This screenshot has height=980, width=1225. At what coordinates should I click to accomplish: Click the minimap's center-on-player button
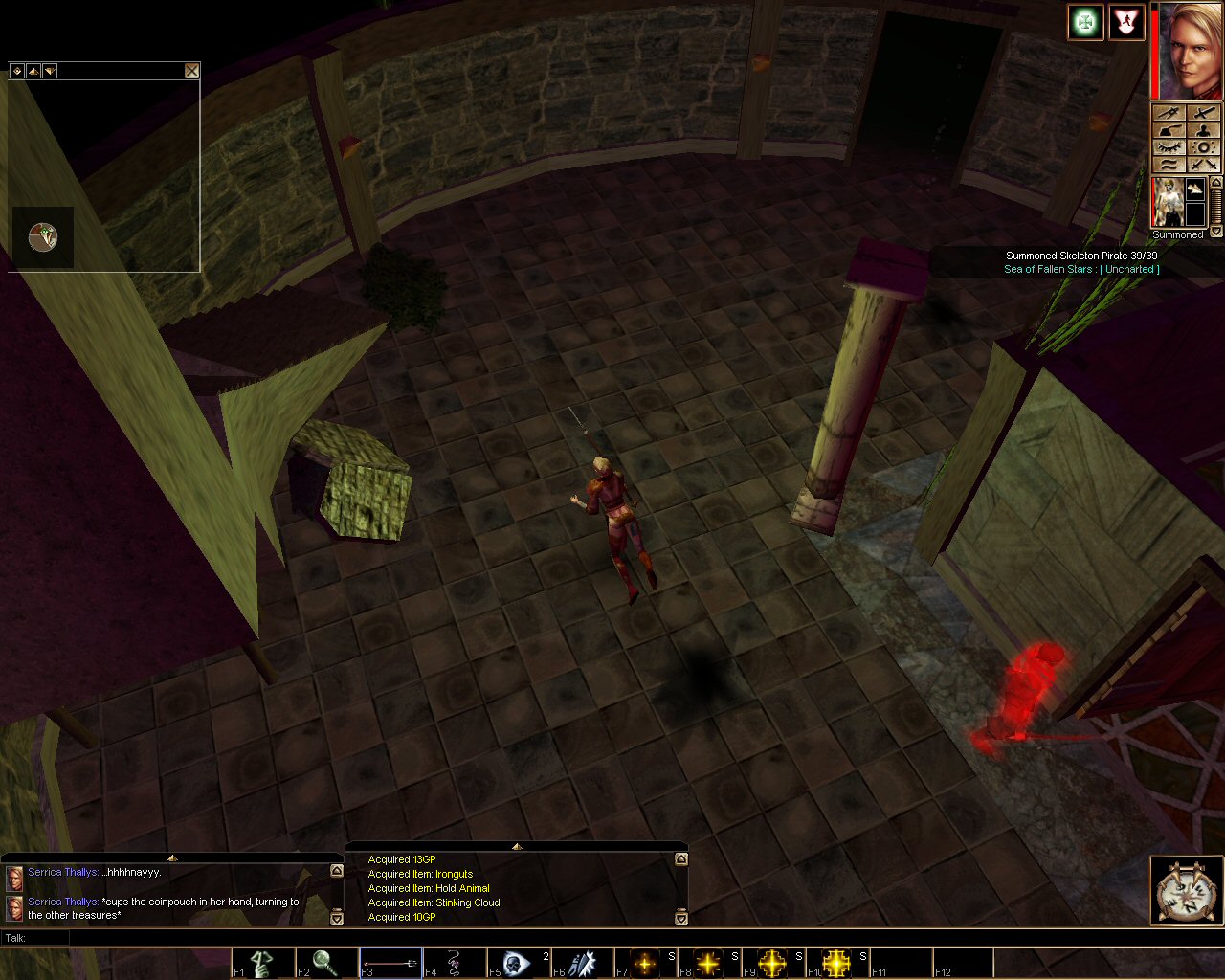pos(16,71)
